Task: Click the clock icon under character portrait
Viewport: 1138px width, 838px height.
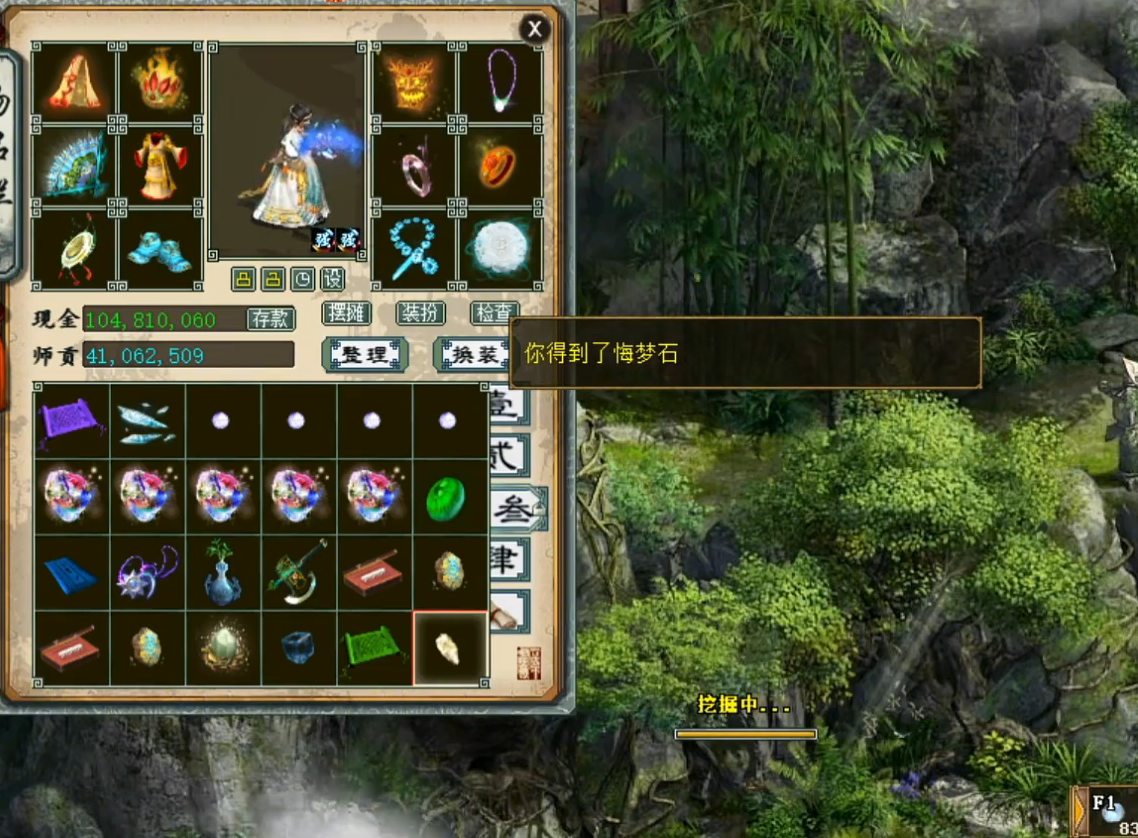Action: 303,279
